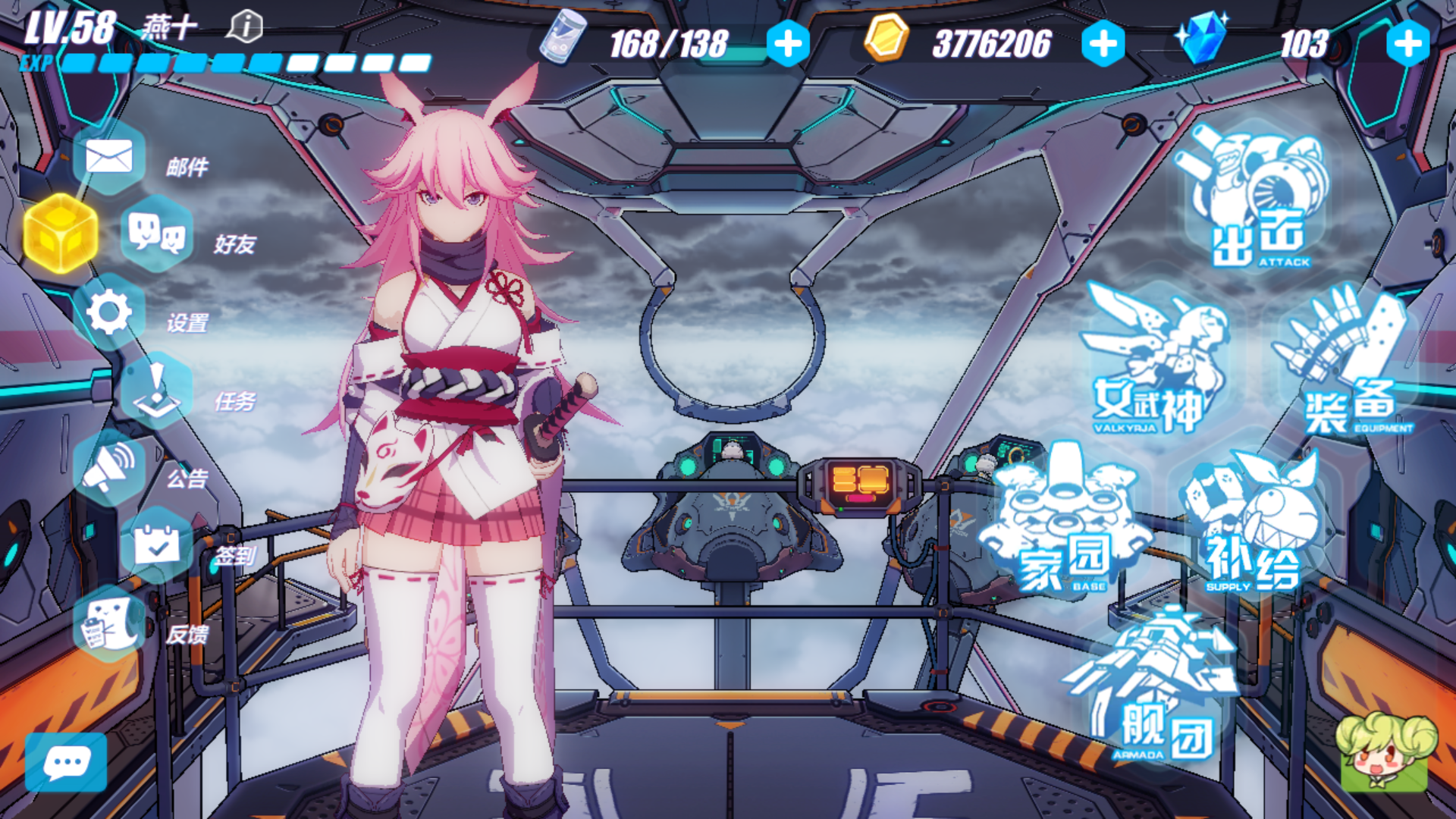The width and height of the screenshot is (1456, 819).
Task: Open the Settings (设置) gear
Action: [109, 312]
